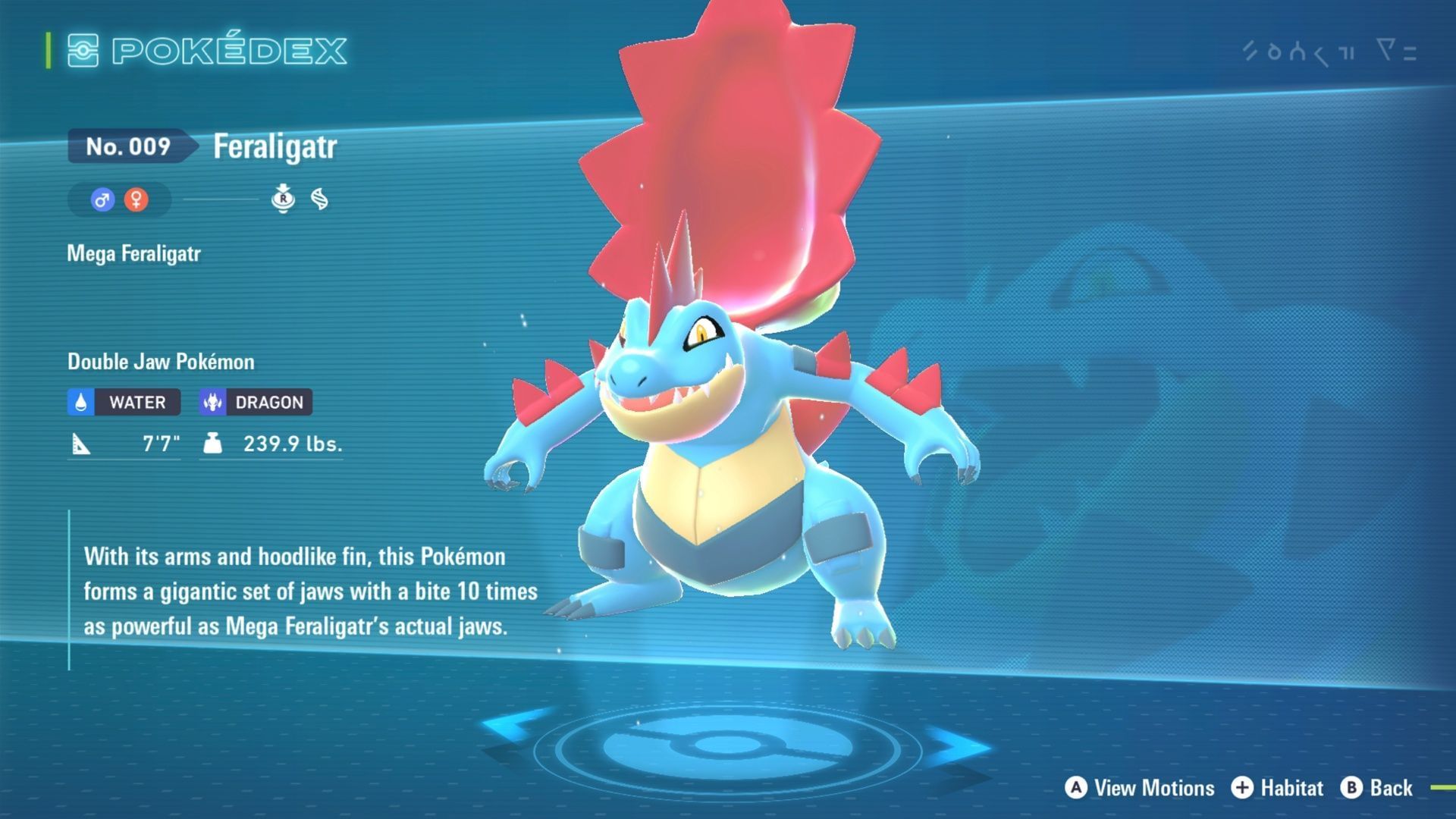Select the female gender icon
1456x819 pixels.
(136, 200)
